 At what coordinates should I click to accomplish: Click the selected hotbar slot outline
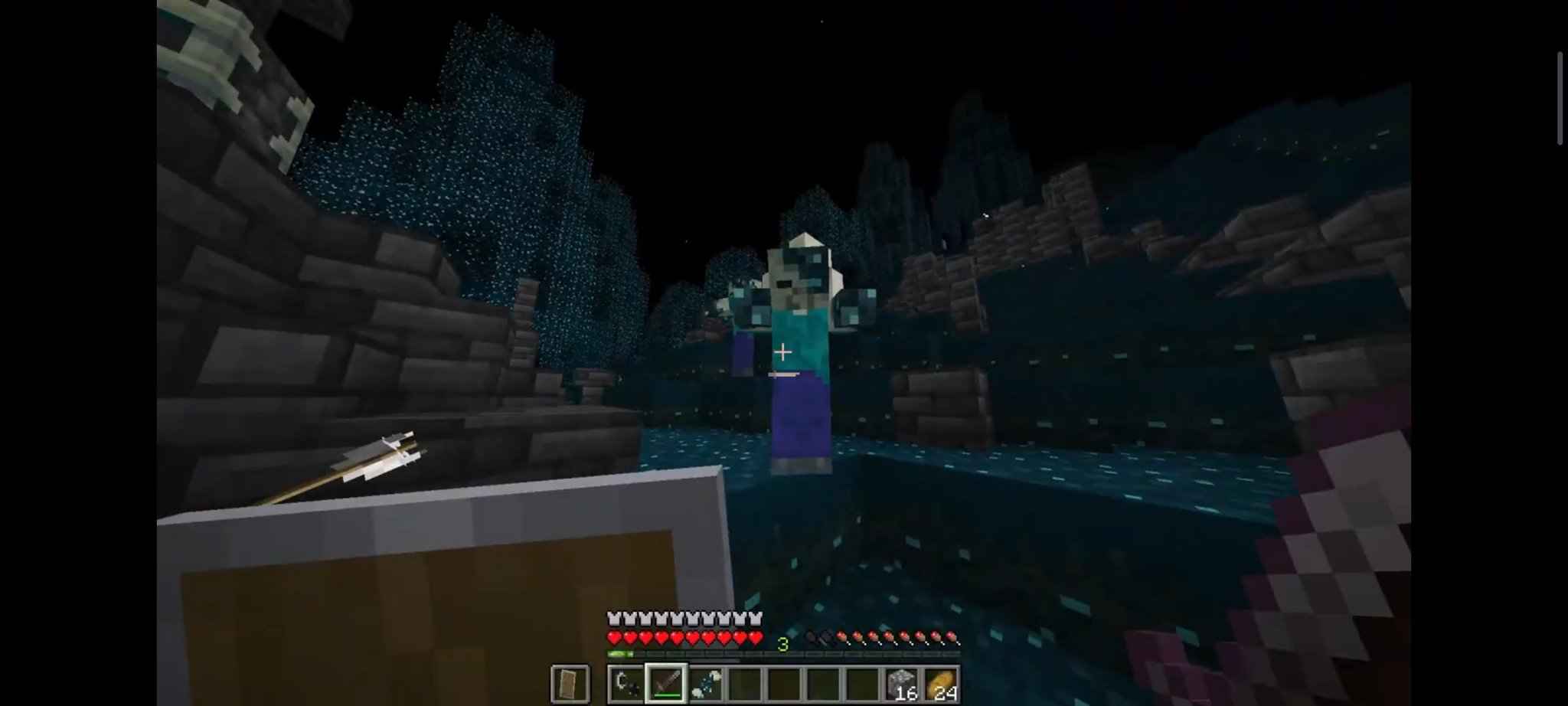pos(668,682)
